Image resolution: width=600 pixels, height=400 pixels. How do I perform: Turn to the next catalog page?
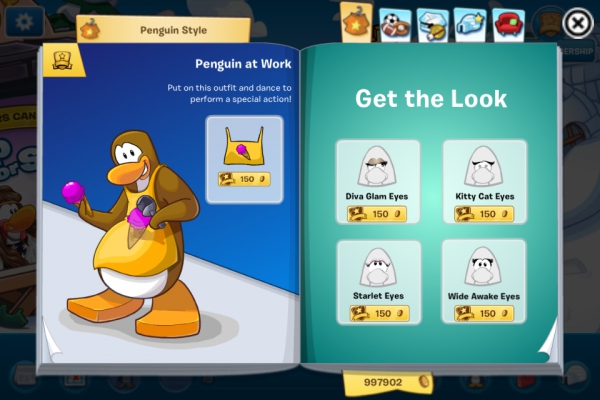548,345
